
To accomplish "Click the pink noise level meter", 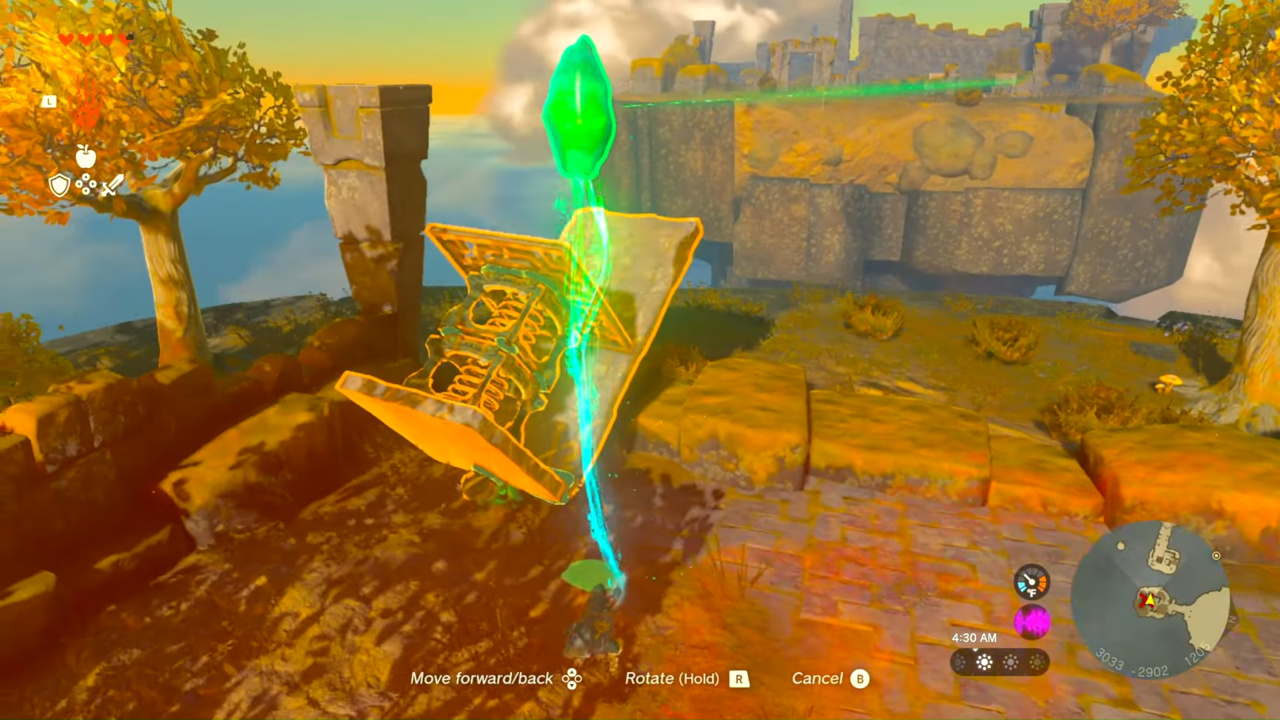I will [1031, 620].
